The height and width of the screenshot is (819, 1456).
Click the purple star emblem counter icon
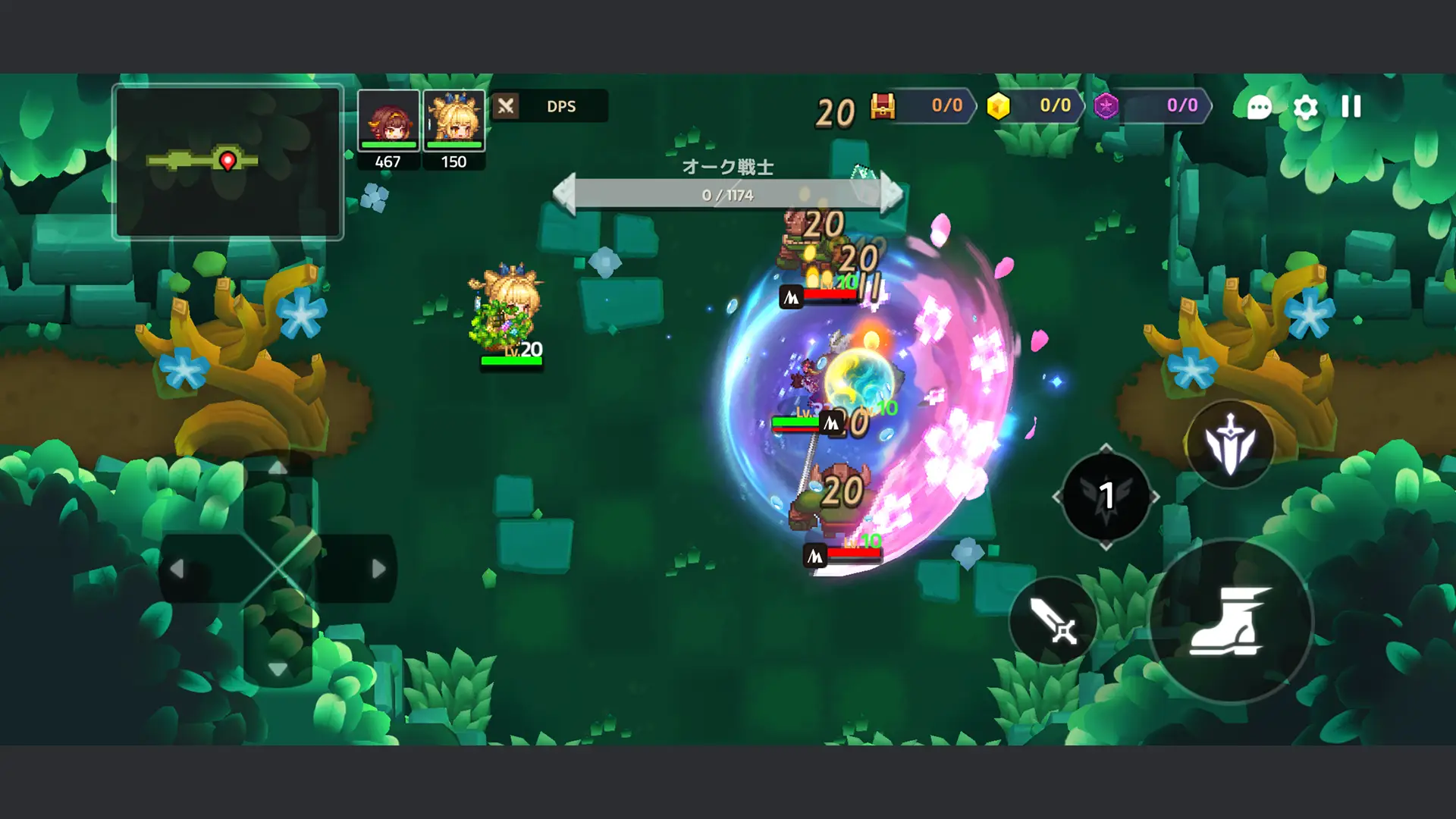(1108, 107)
